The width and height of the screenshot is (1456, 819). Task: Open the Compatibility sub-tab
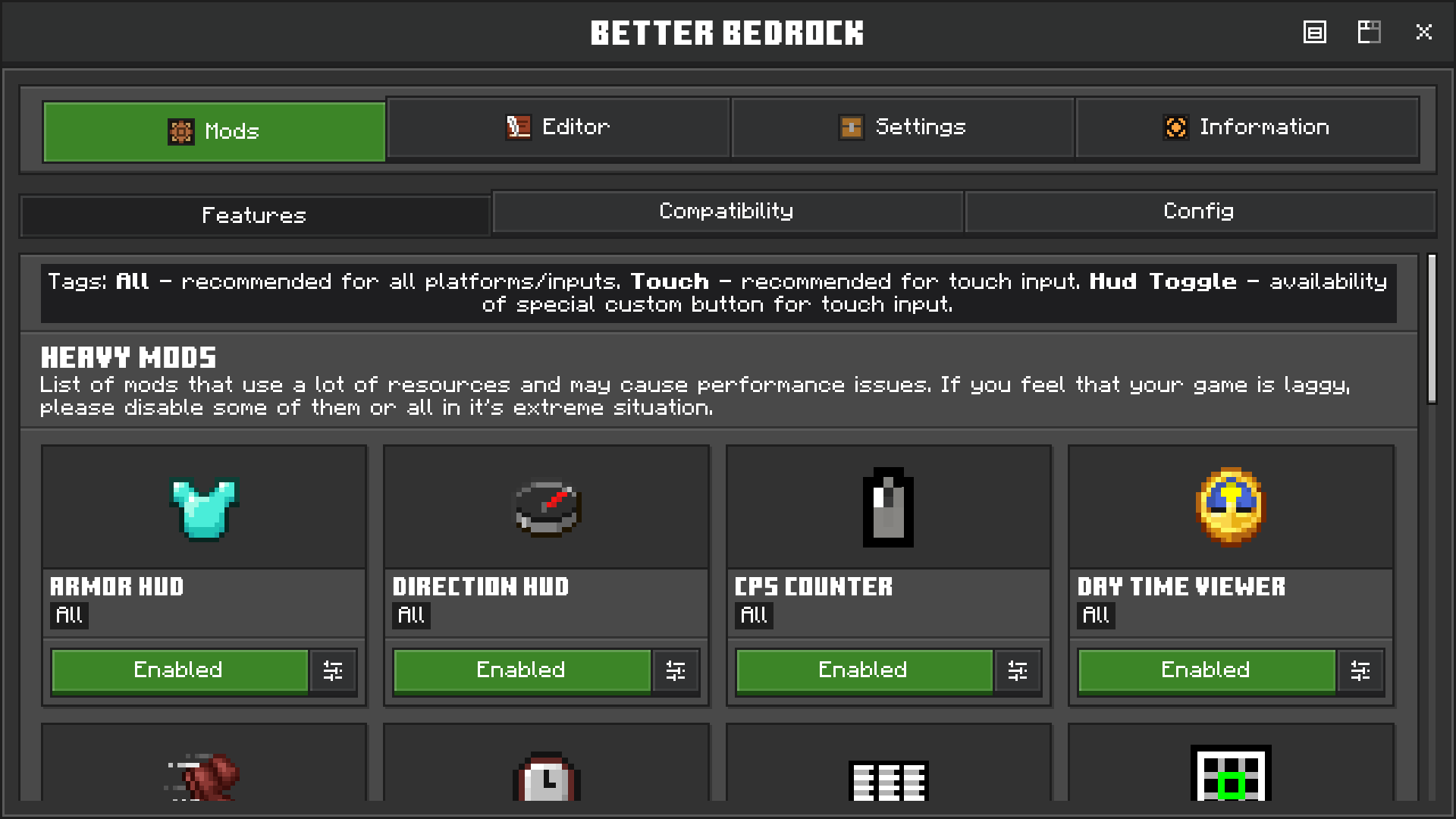(726, 211)
